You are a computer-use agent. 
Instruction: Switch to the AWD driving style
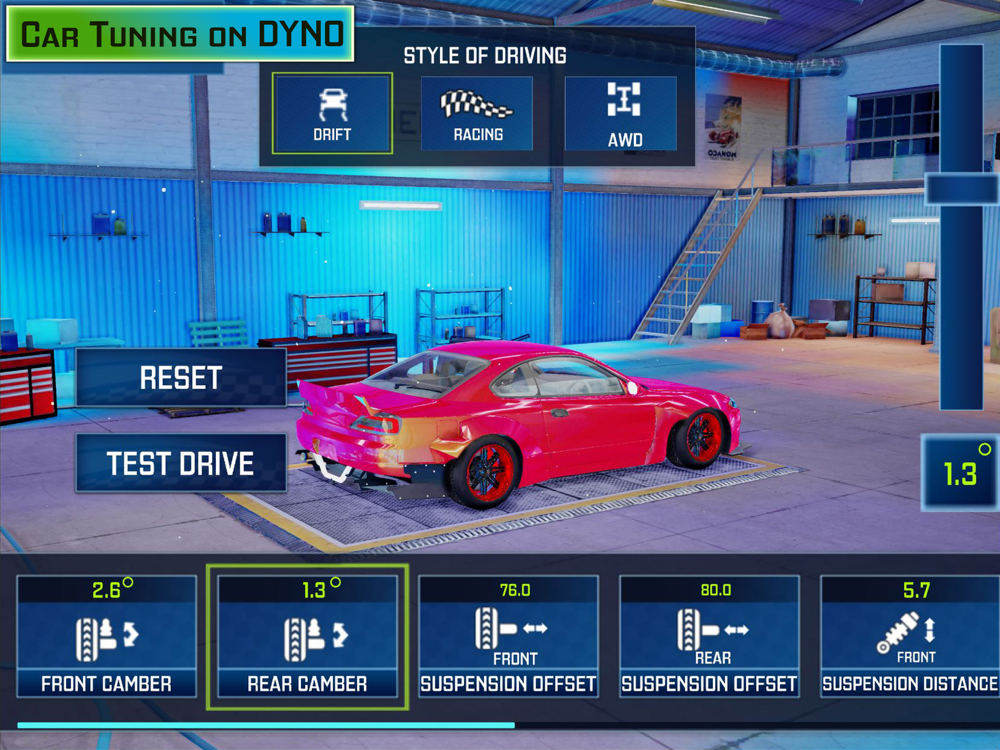tap(624, 113)
